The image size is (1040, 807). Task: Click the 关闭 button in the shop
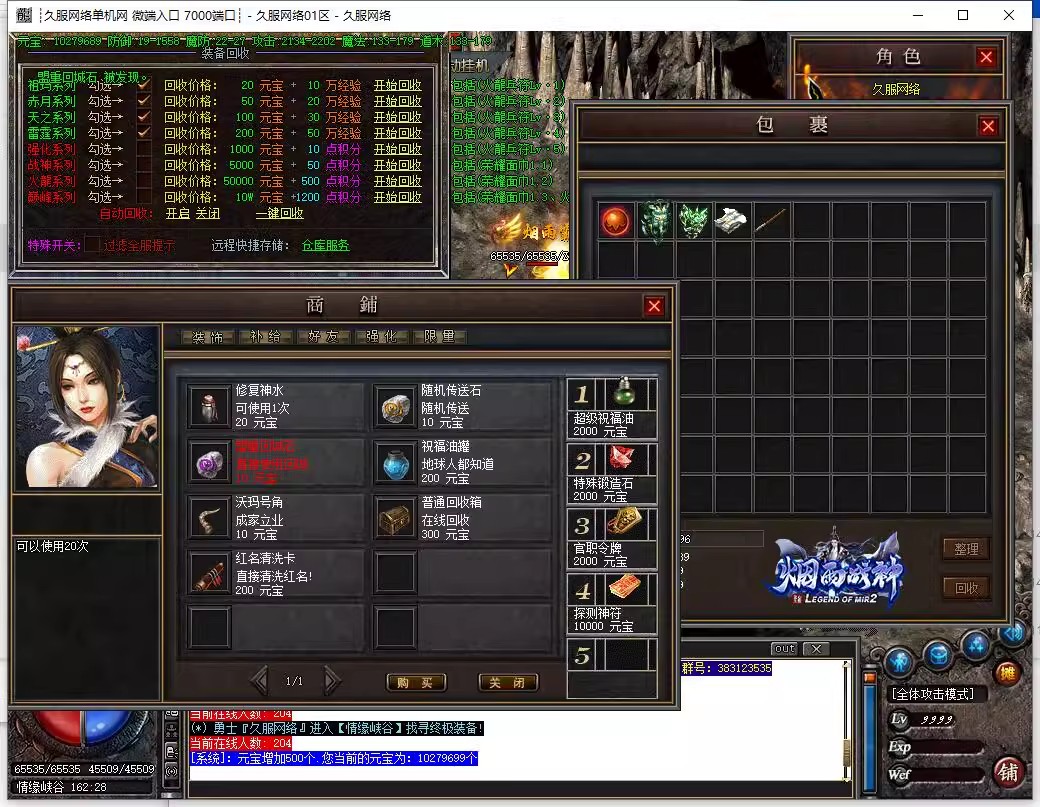coord(508,682)
